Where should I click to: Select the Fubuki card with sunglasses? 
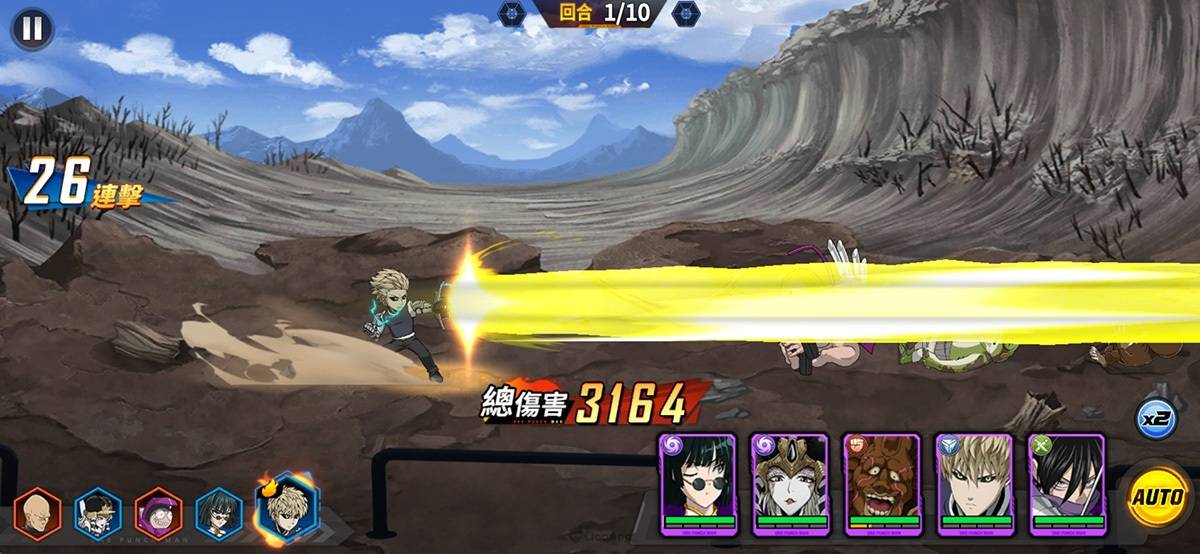point(697,484)
